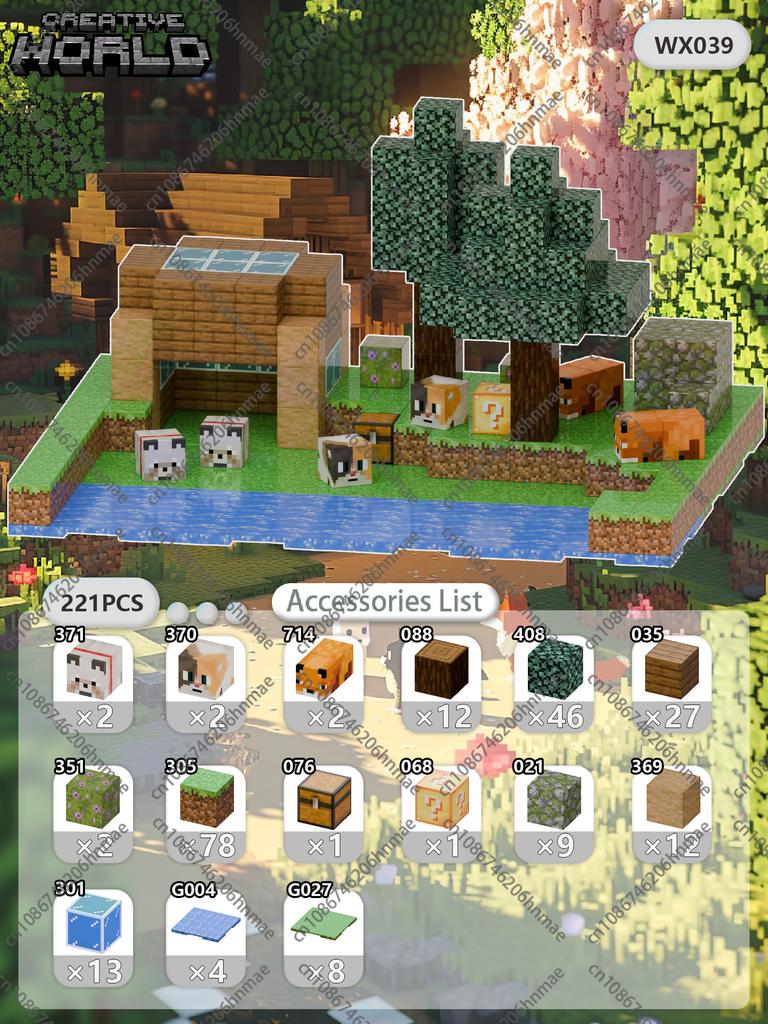Viewport: 768px width, 1024px height.
Task: Select the question mark lucky block 068
Action: [441, 812]
